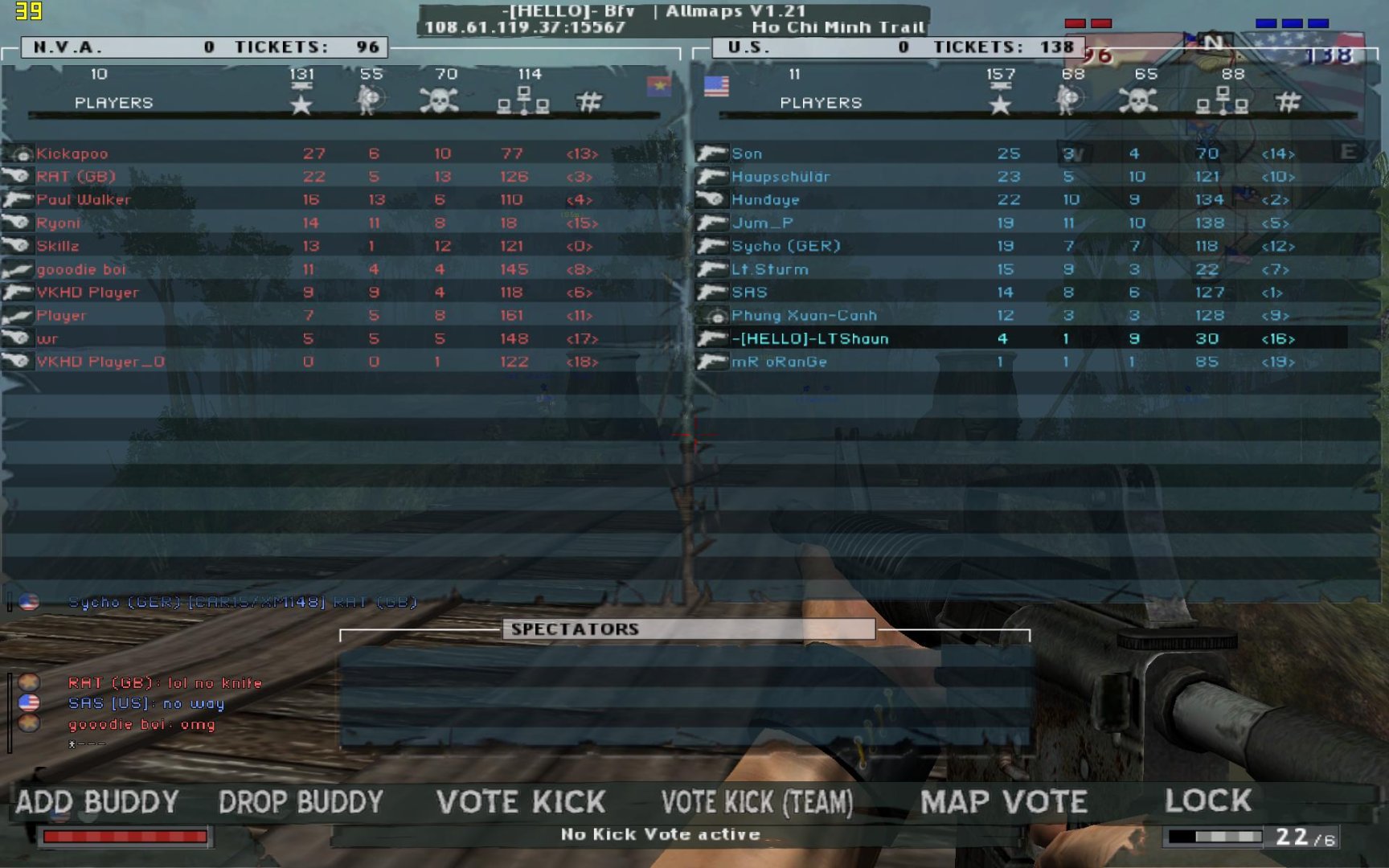Select the RAT (GB) player row

tap(76, 177)
